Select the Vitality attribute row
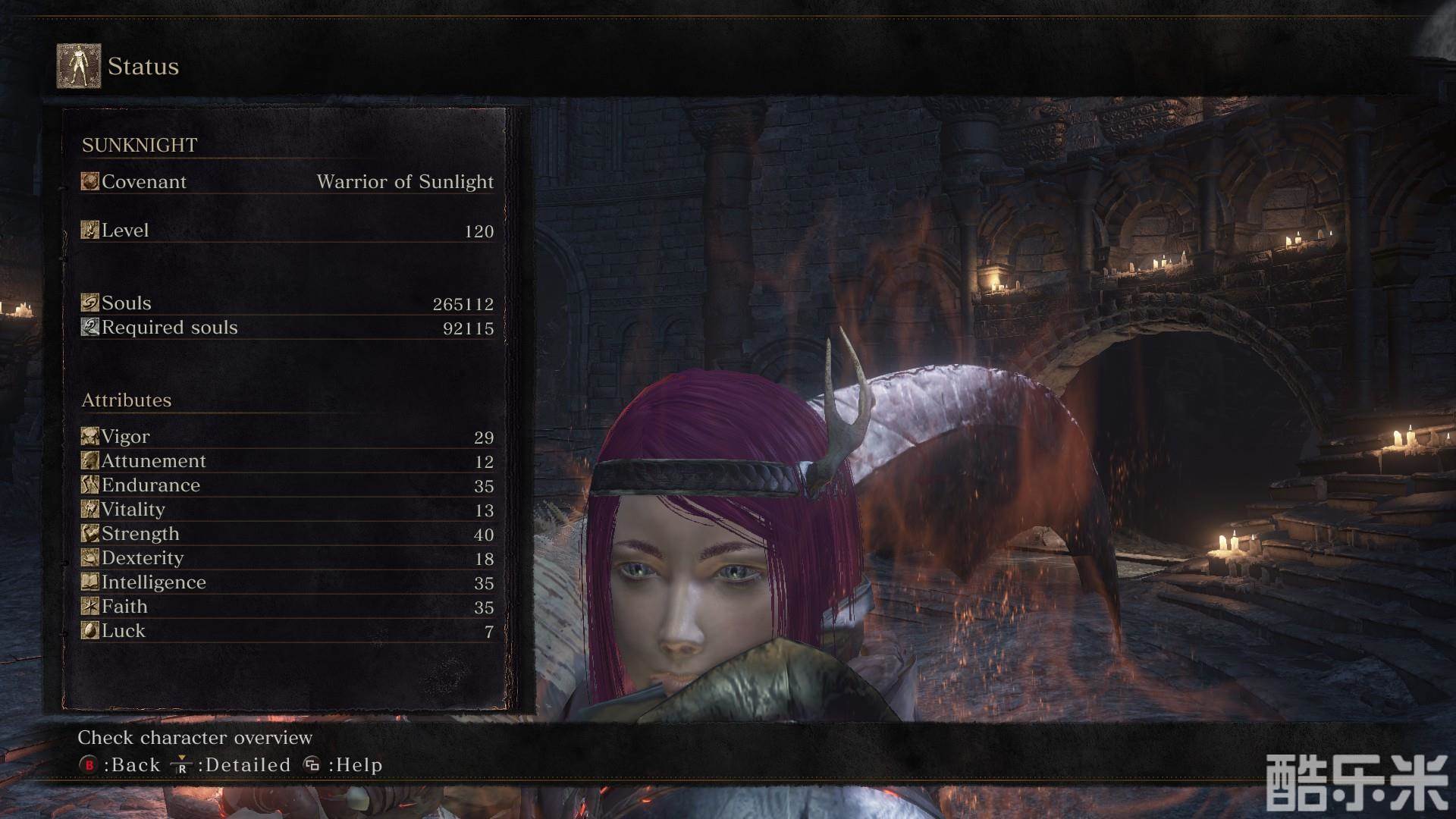The height and width of the screenshot is (819, 1456). (x=287, y=510)
